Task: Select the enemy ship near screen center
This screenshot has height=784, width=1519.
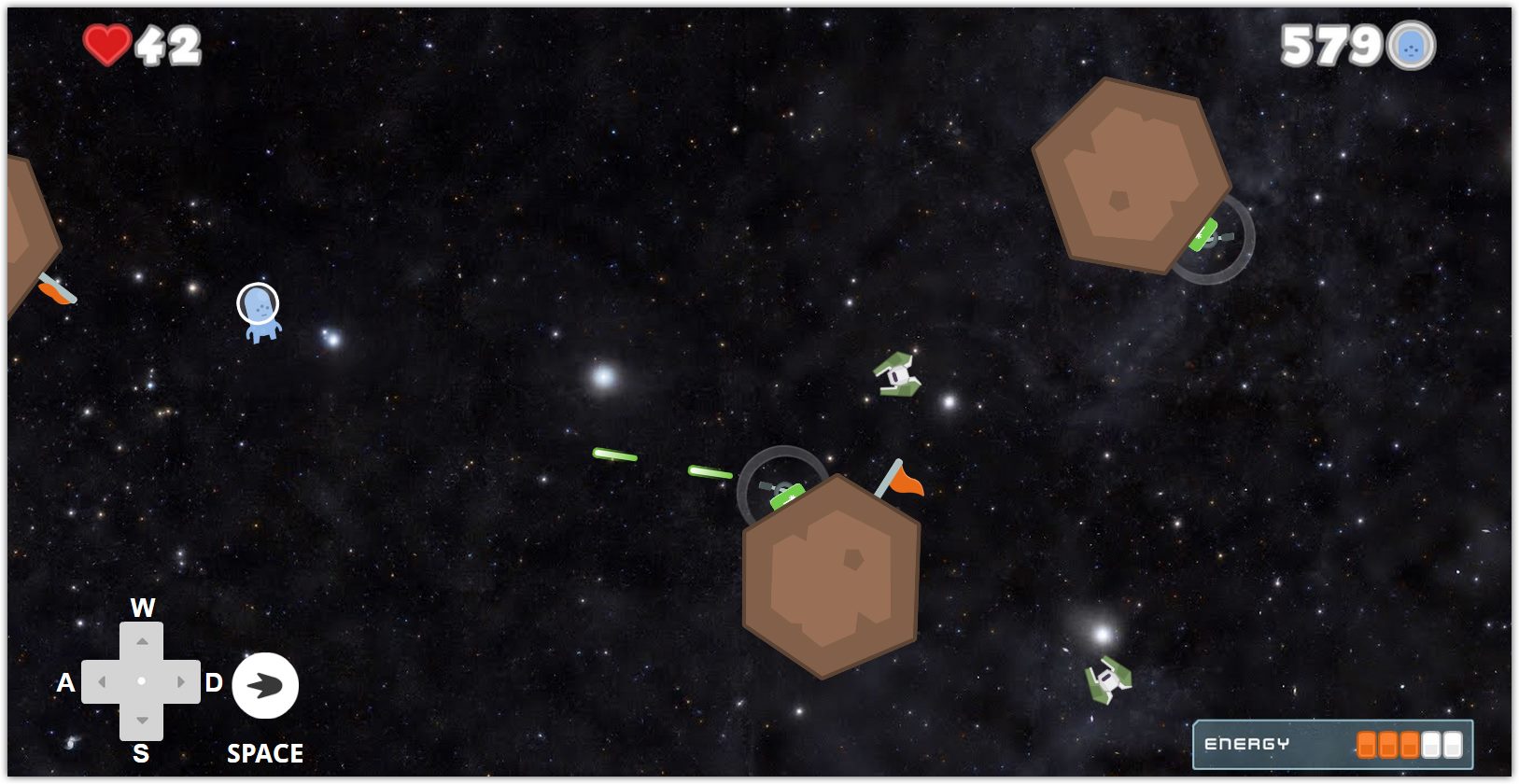Action: (x=897, y=374)
